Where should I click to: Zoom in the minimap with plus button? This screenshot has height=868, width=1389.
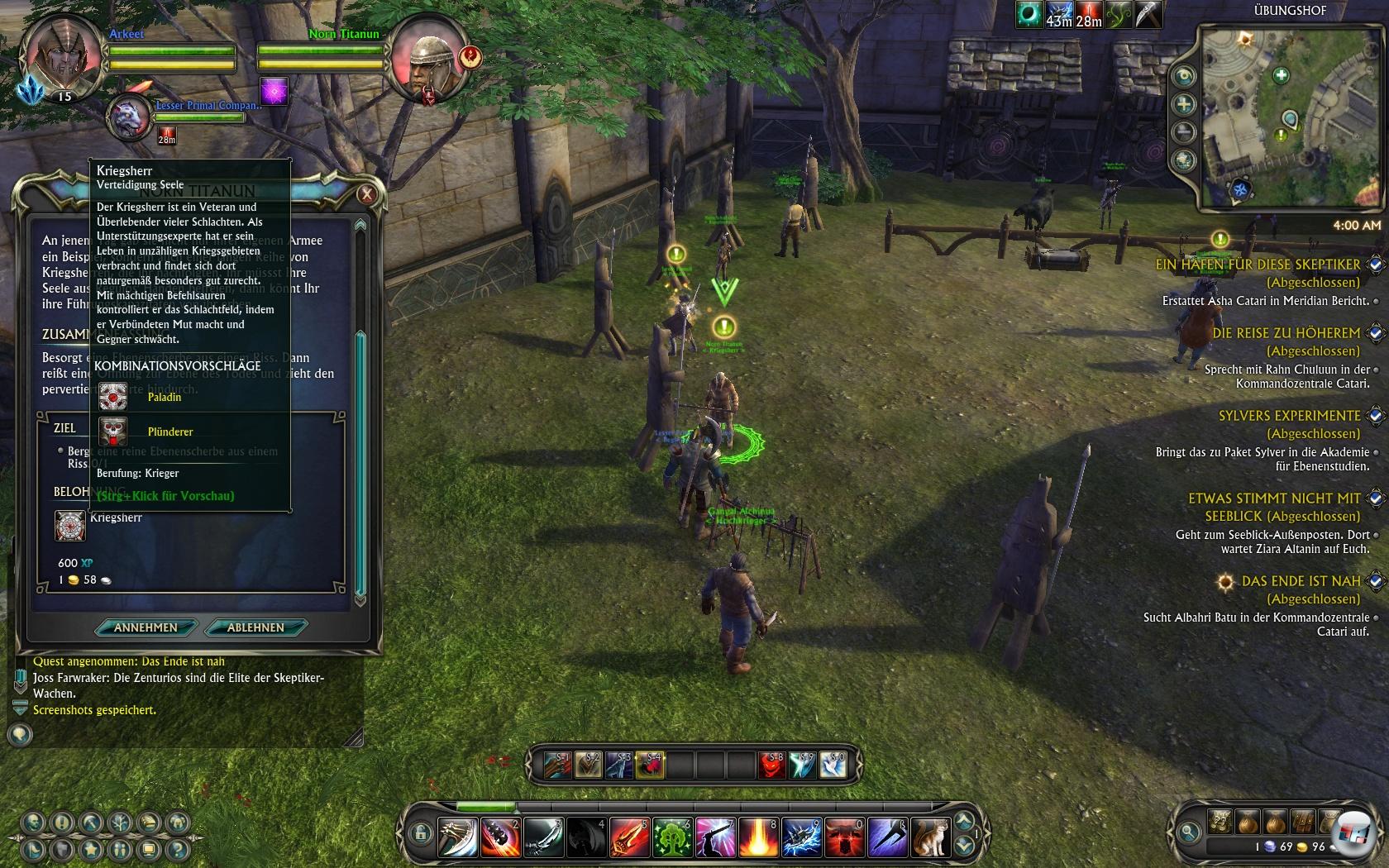tap(1184, 104)
